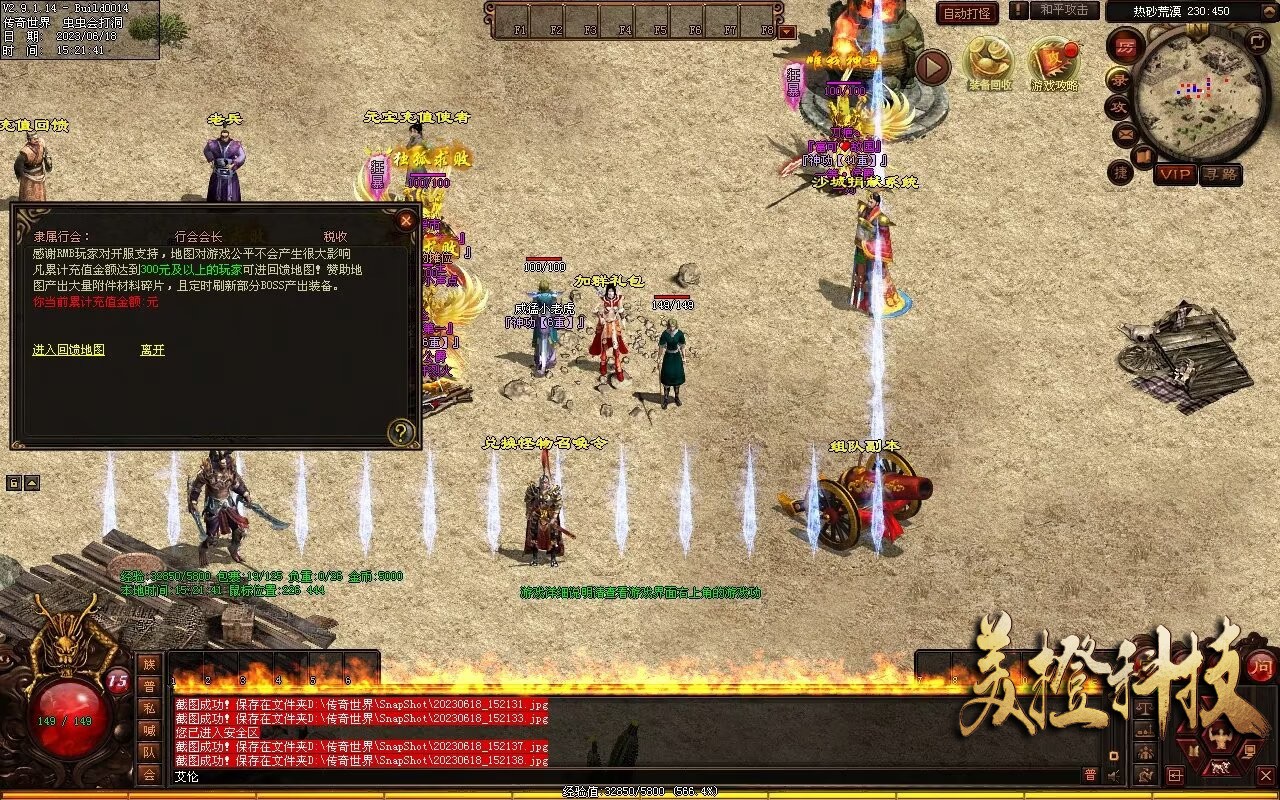
Task: Open the dialog's question mark help
Action: coord(401,432)
